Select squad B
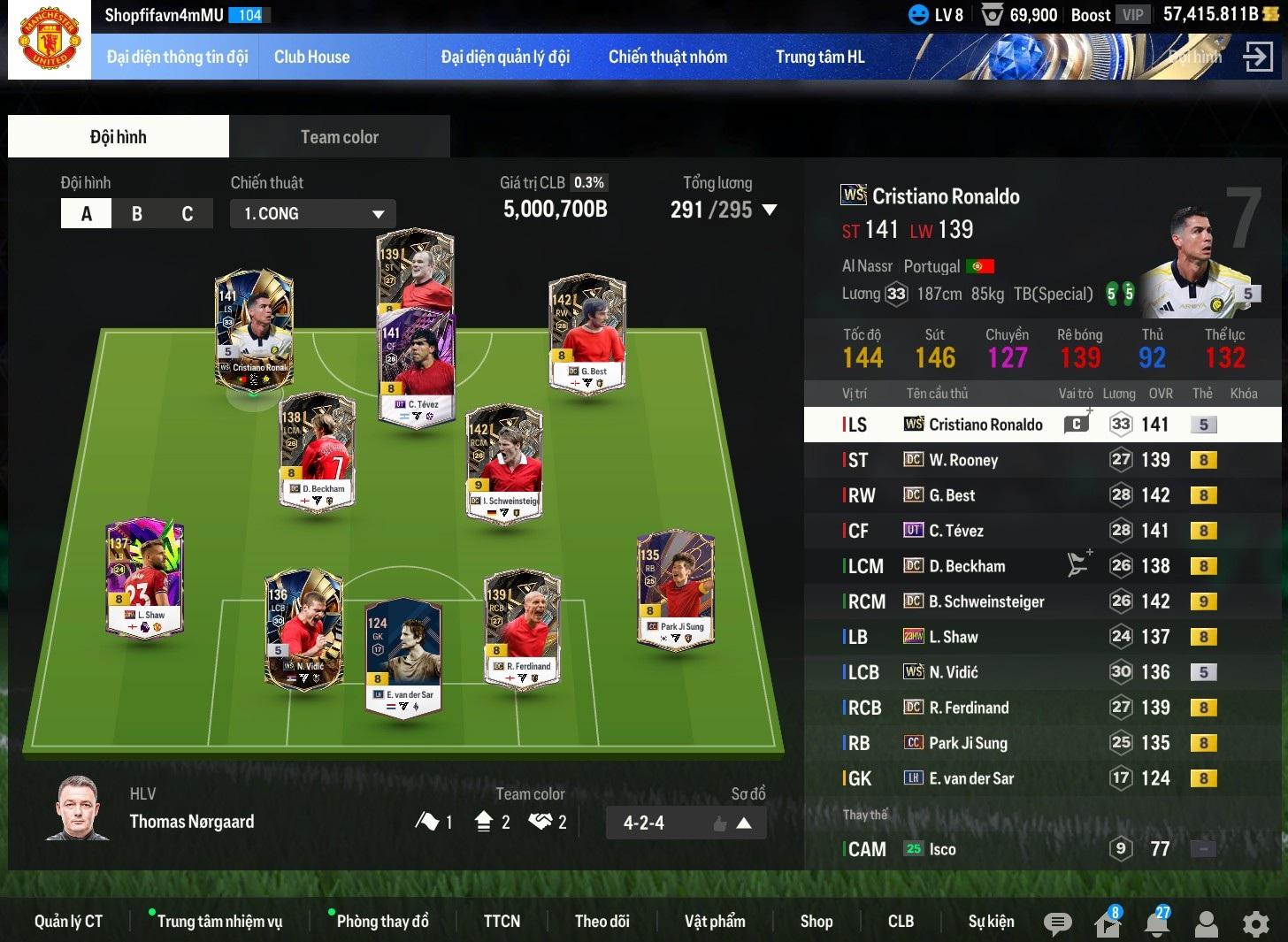This screenshot has width=1288, height=942. pyautogui.click(x=136, y=213)
